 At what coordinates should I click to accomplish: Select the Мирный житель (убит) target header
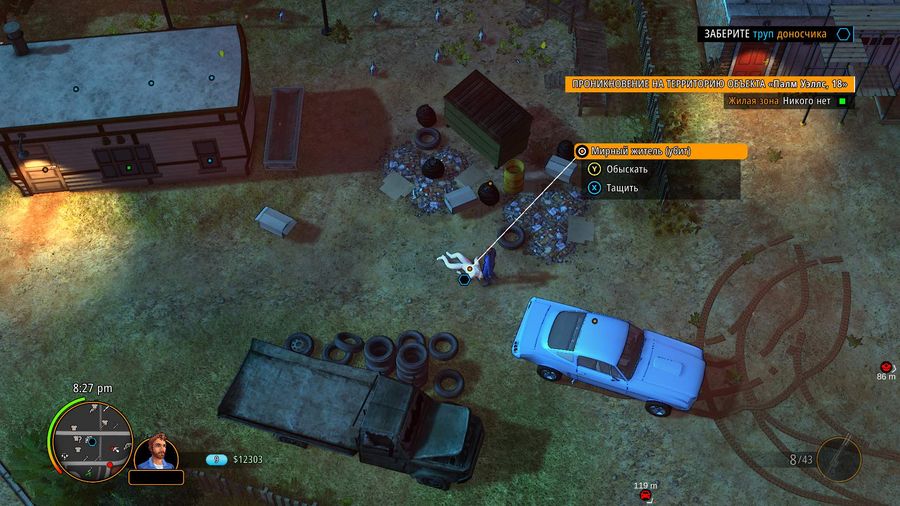click(x=661, y=151)
